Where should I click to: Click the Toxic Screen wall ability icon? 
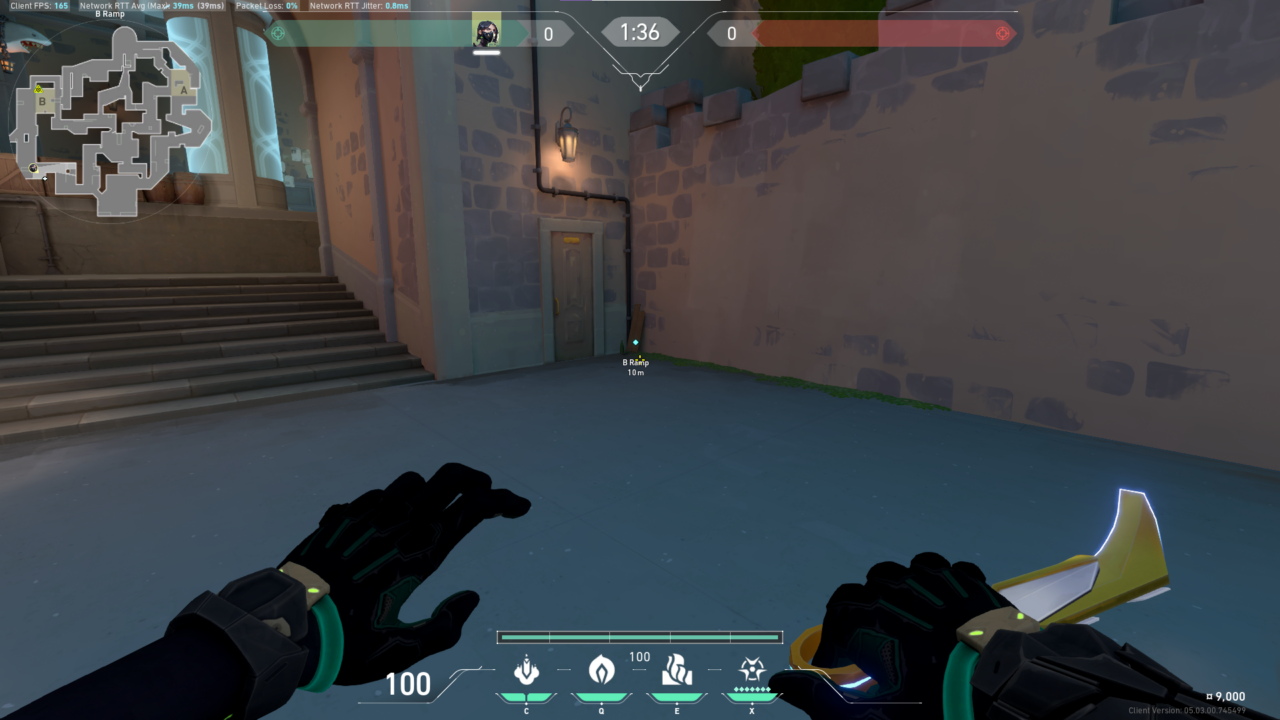click(x=677, y=670)
